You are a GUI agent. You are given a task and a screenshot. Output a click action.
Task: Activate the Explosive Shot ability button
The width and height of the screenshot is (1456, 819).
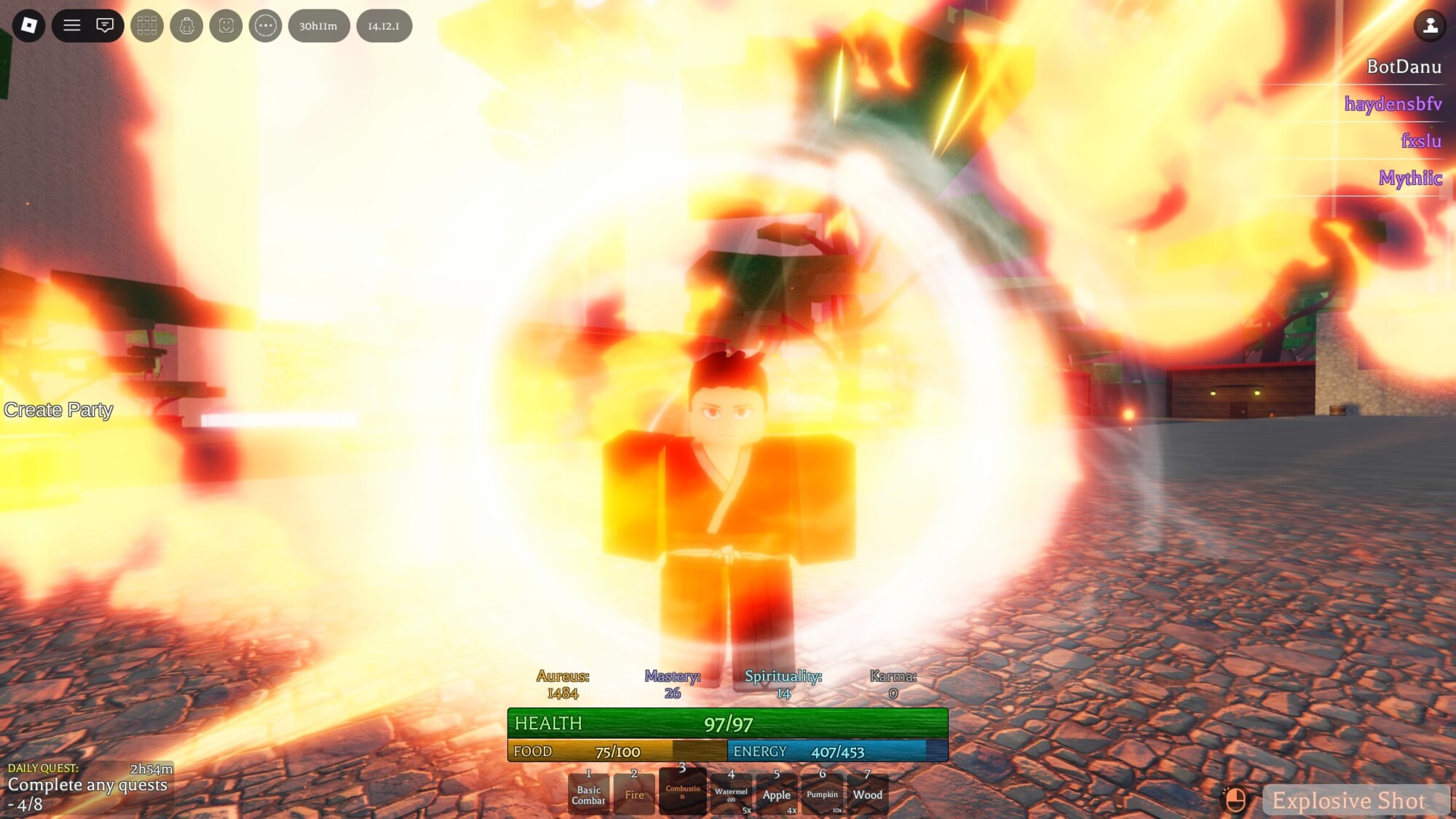[1348, 801]
